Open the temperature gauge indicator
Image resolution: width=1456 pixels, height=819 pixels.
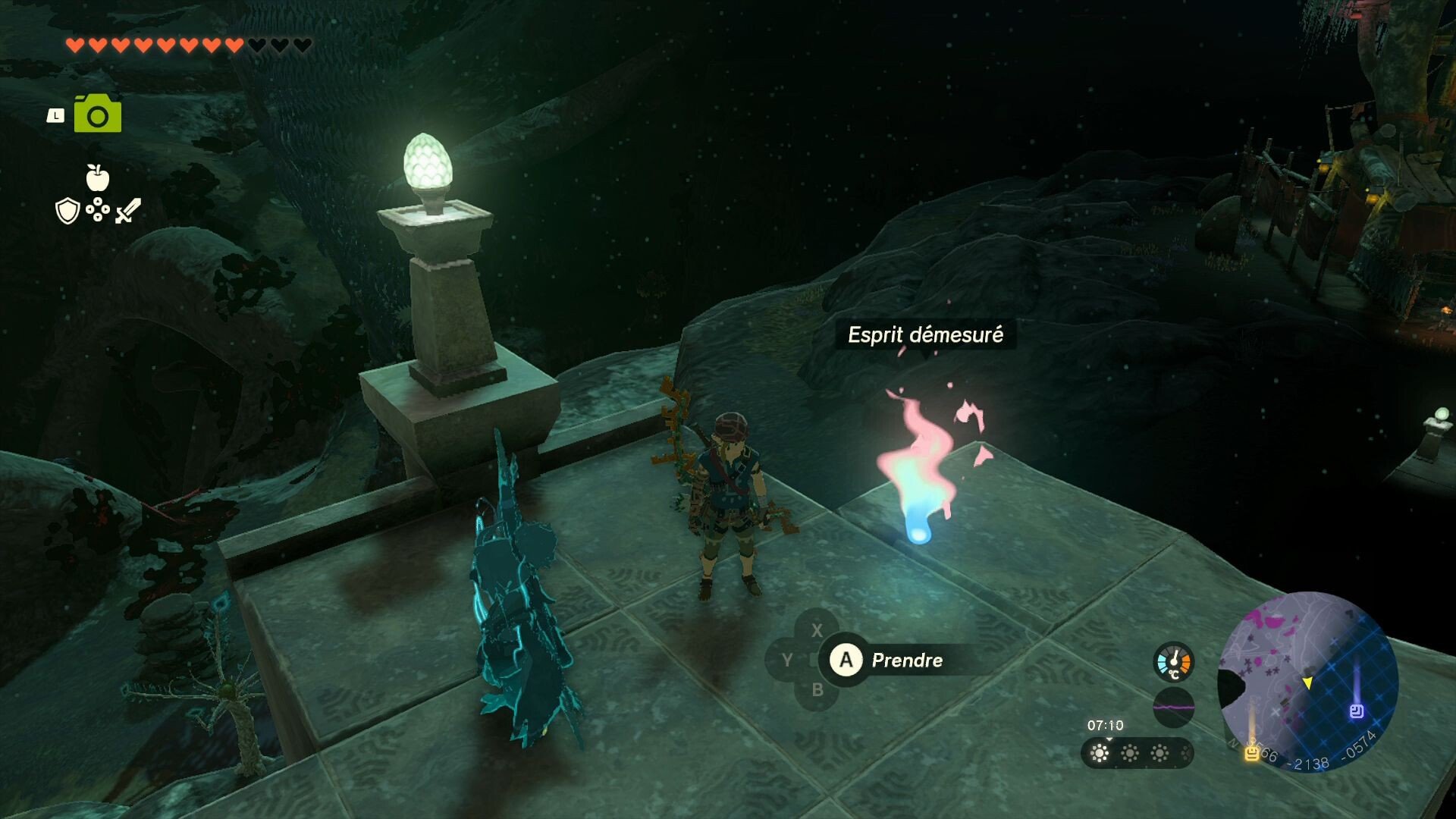click(x=1174, y=662)
